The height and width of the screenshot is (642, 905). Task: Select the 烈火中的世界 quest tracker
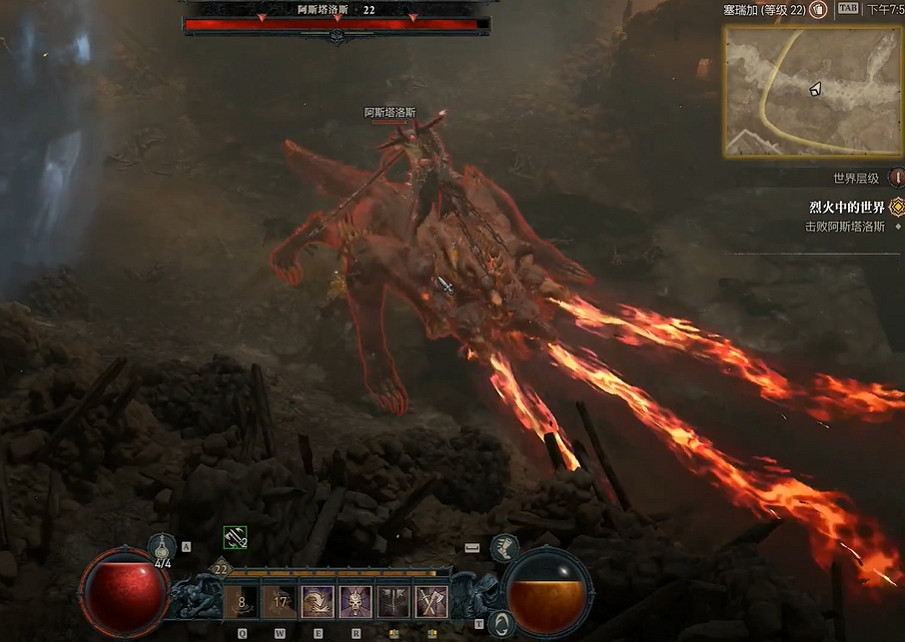(x=847, y=207)
